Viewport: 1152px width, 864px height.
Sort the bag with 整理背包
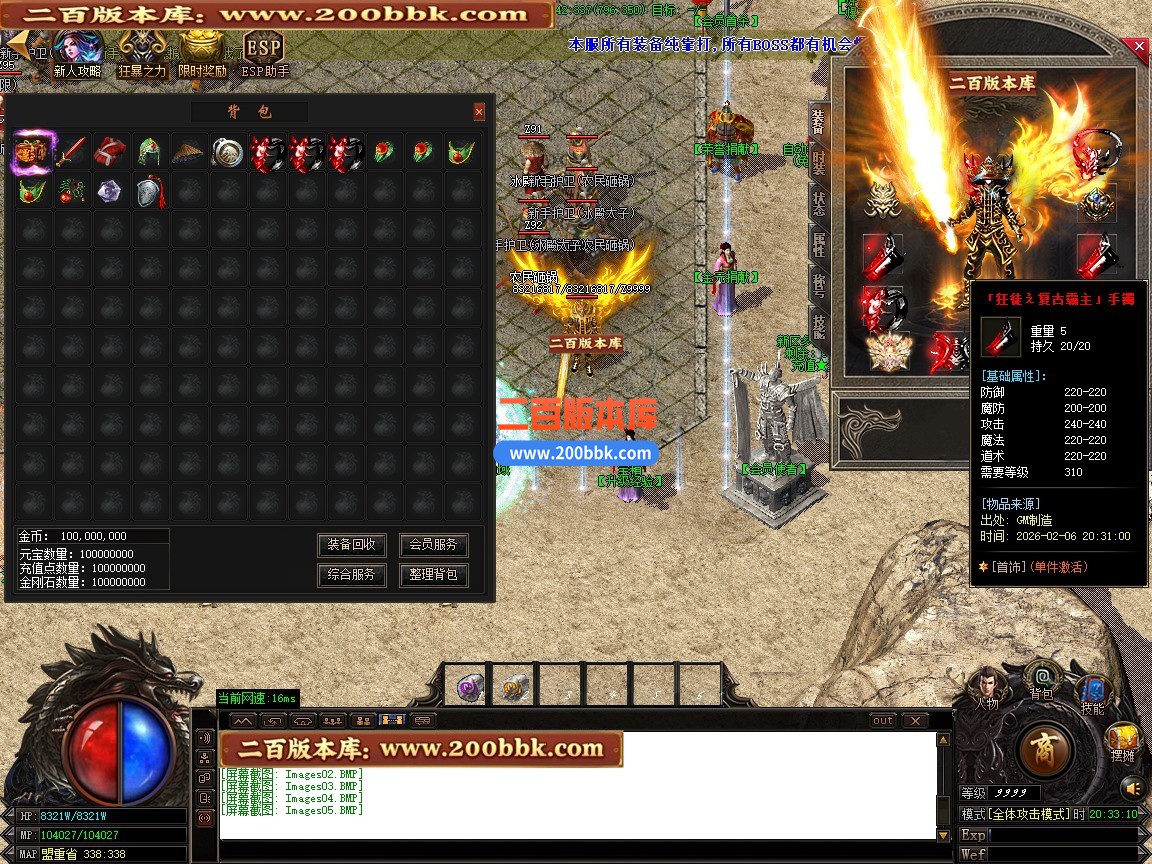tap(433, 575)
